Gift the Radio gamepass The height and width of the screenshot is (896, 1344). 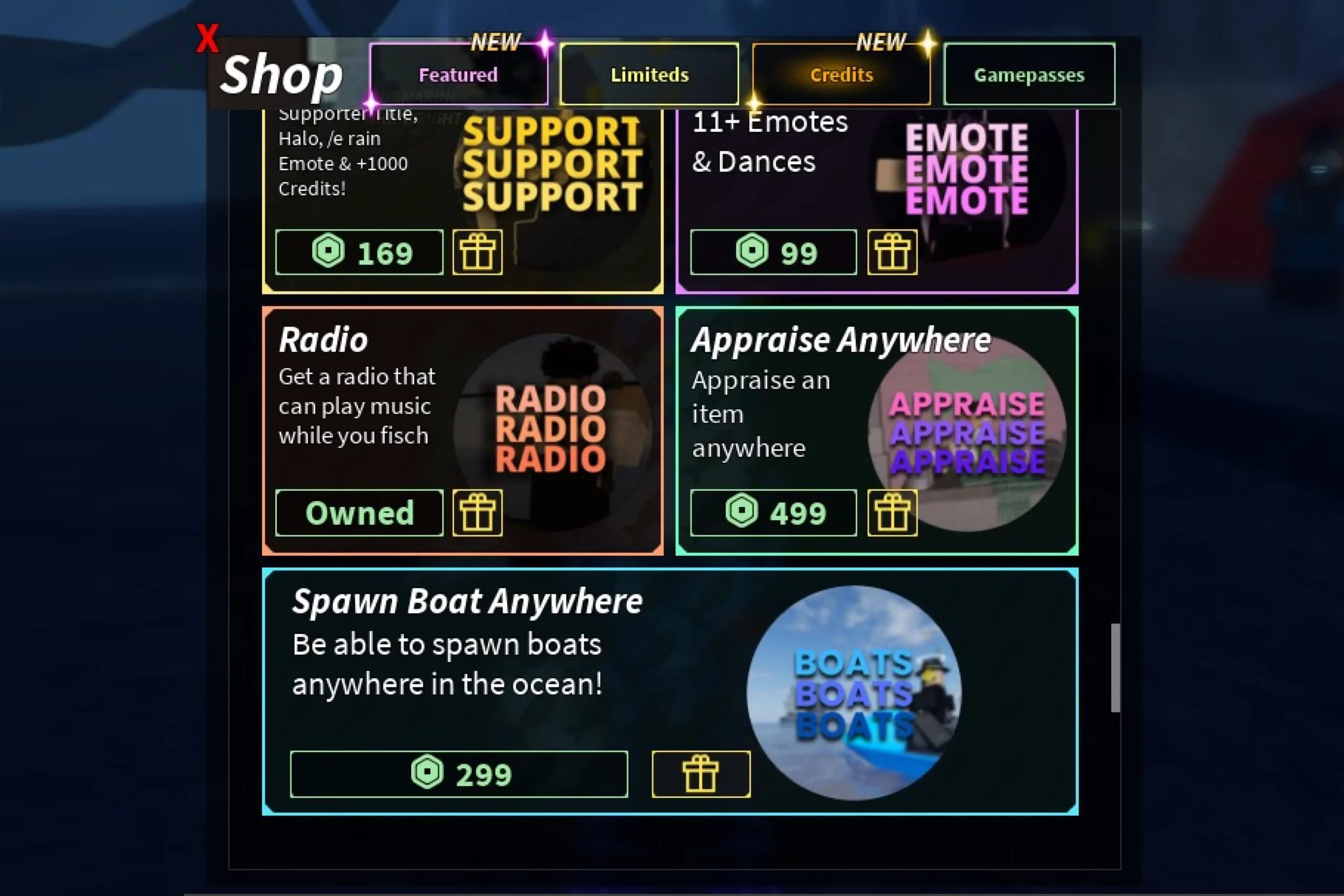coord(478,513)
